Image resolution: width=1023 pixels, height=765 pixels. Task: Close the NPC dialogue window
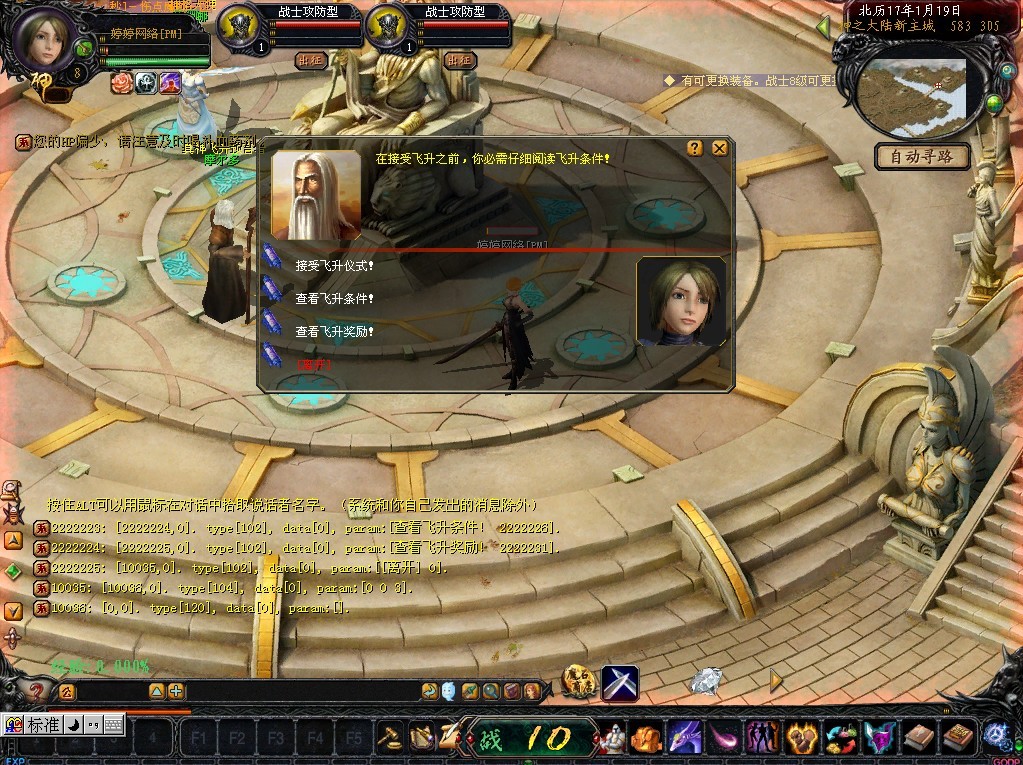(x=719, y=148)
